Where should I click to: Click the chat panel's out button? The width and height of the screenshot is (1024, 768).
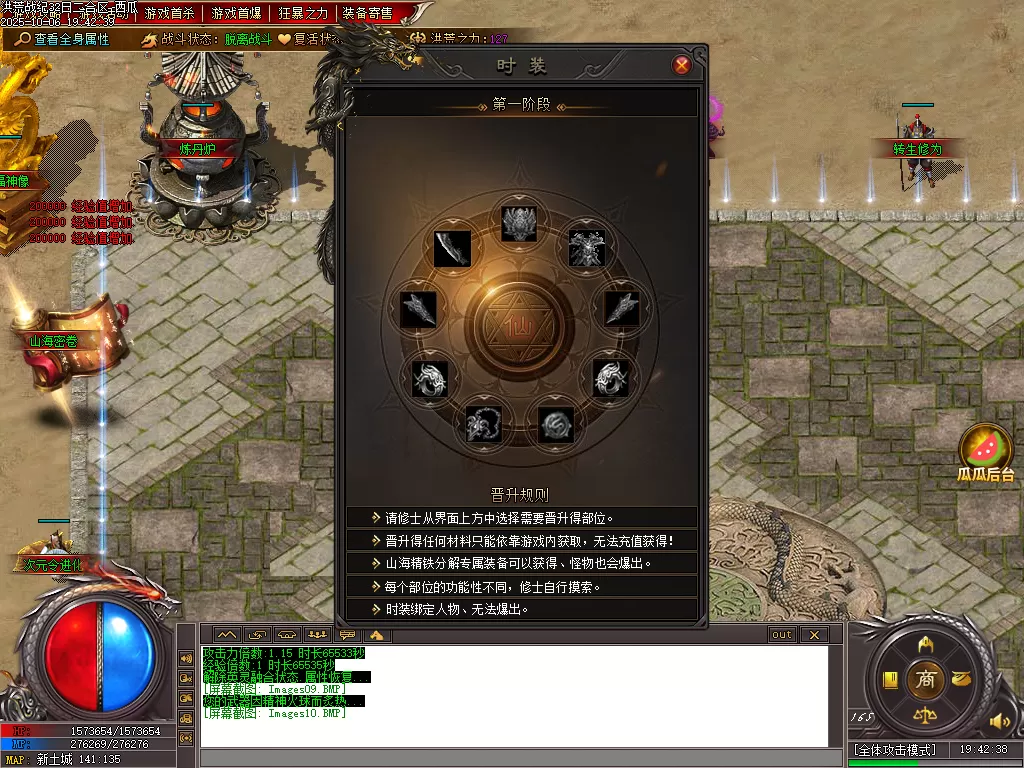pyautogui.click(x=782, y=635)
